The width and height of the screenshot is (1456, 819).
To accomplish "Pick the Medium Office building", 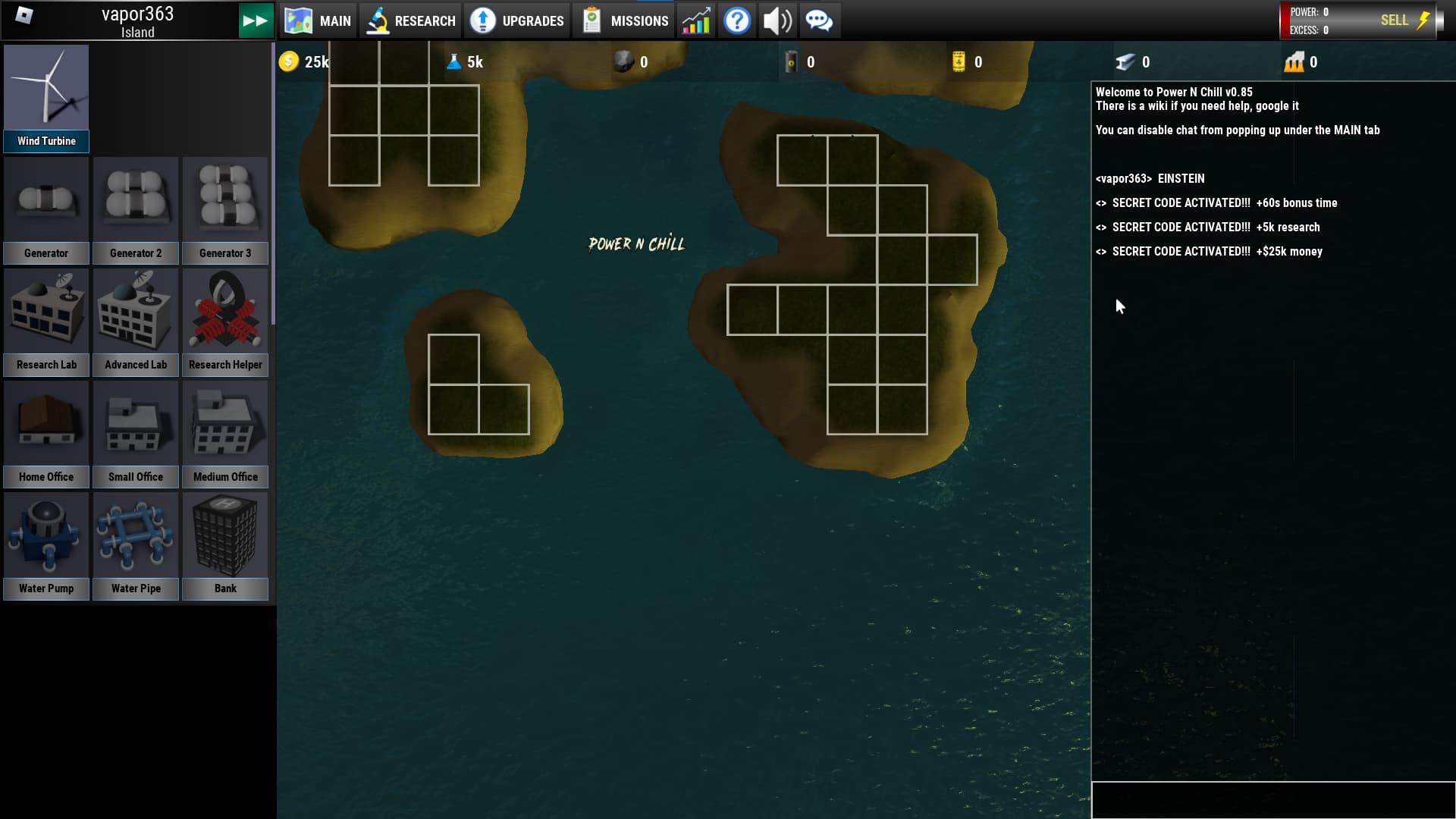I will (225, 434).
